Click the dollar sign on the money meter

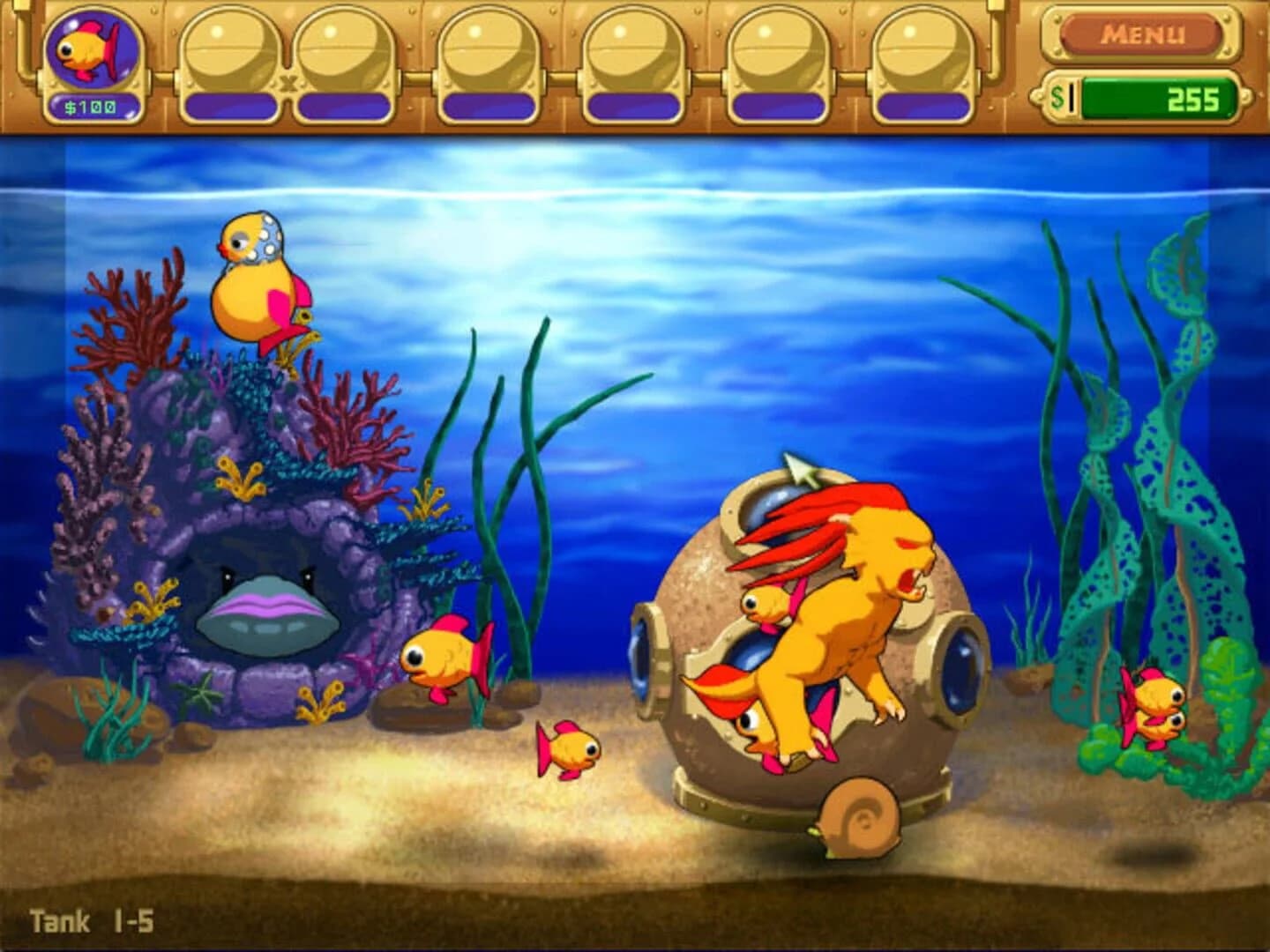(x=1057, y=100)
